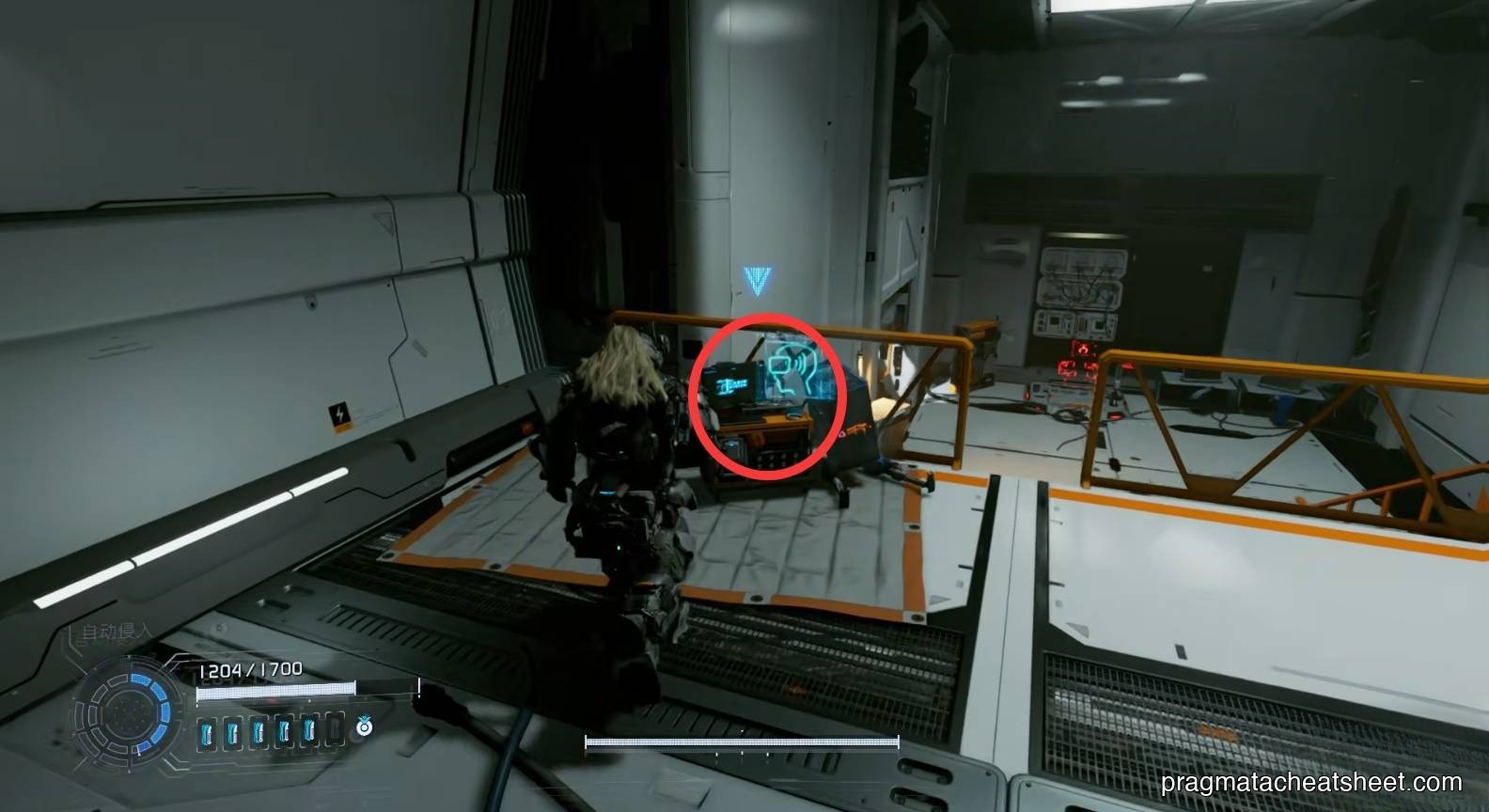The height and width of the screenshot is (812, 1489).
Task: Select the first ammo magazine icon
Action: pos(207,731)
